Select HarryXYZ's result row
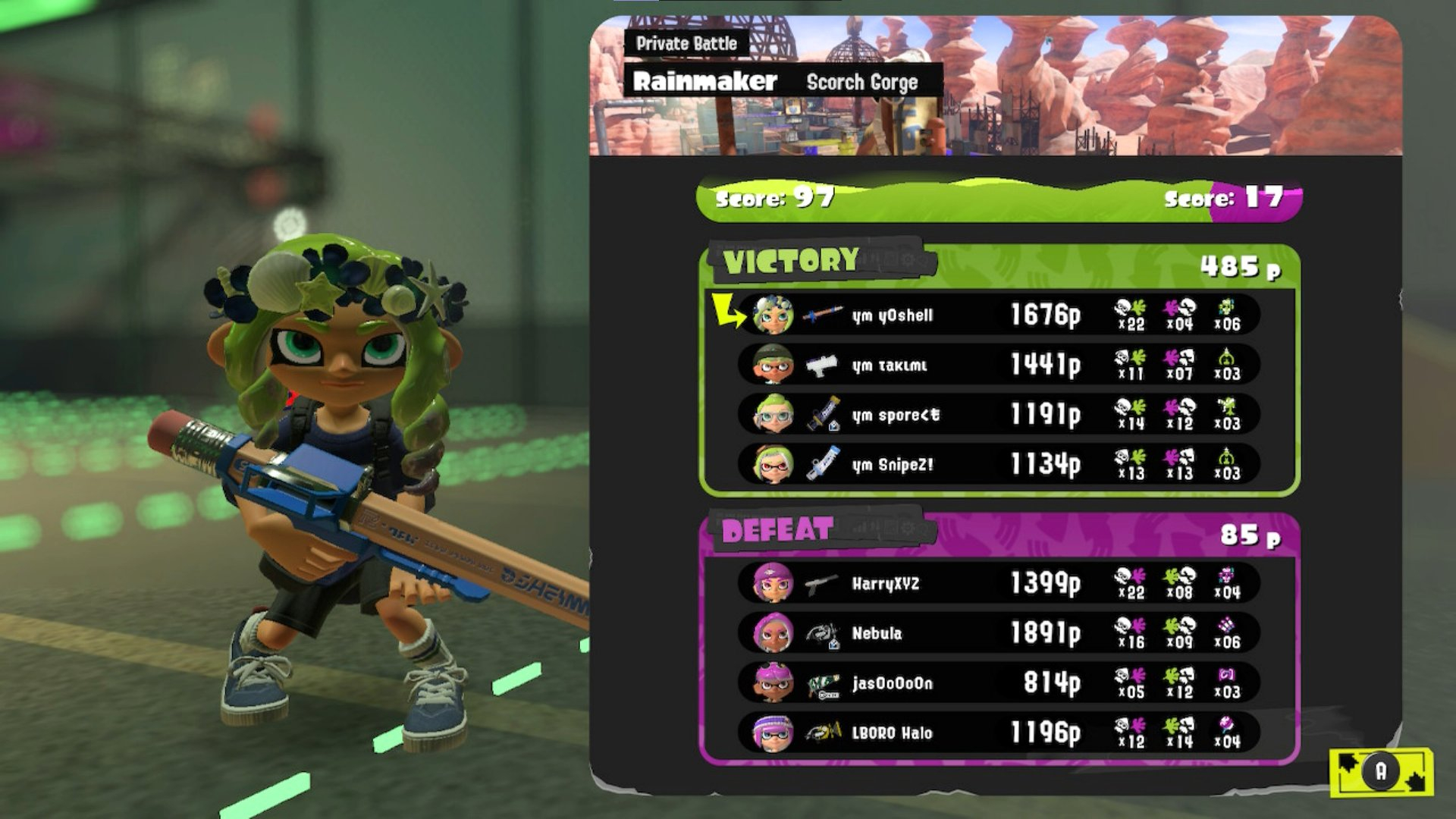The width and height of the screenshot is (1456, 819). tap(998, 583)
